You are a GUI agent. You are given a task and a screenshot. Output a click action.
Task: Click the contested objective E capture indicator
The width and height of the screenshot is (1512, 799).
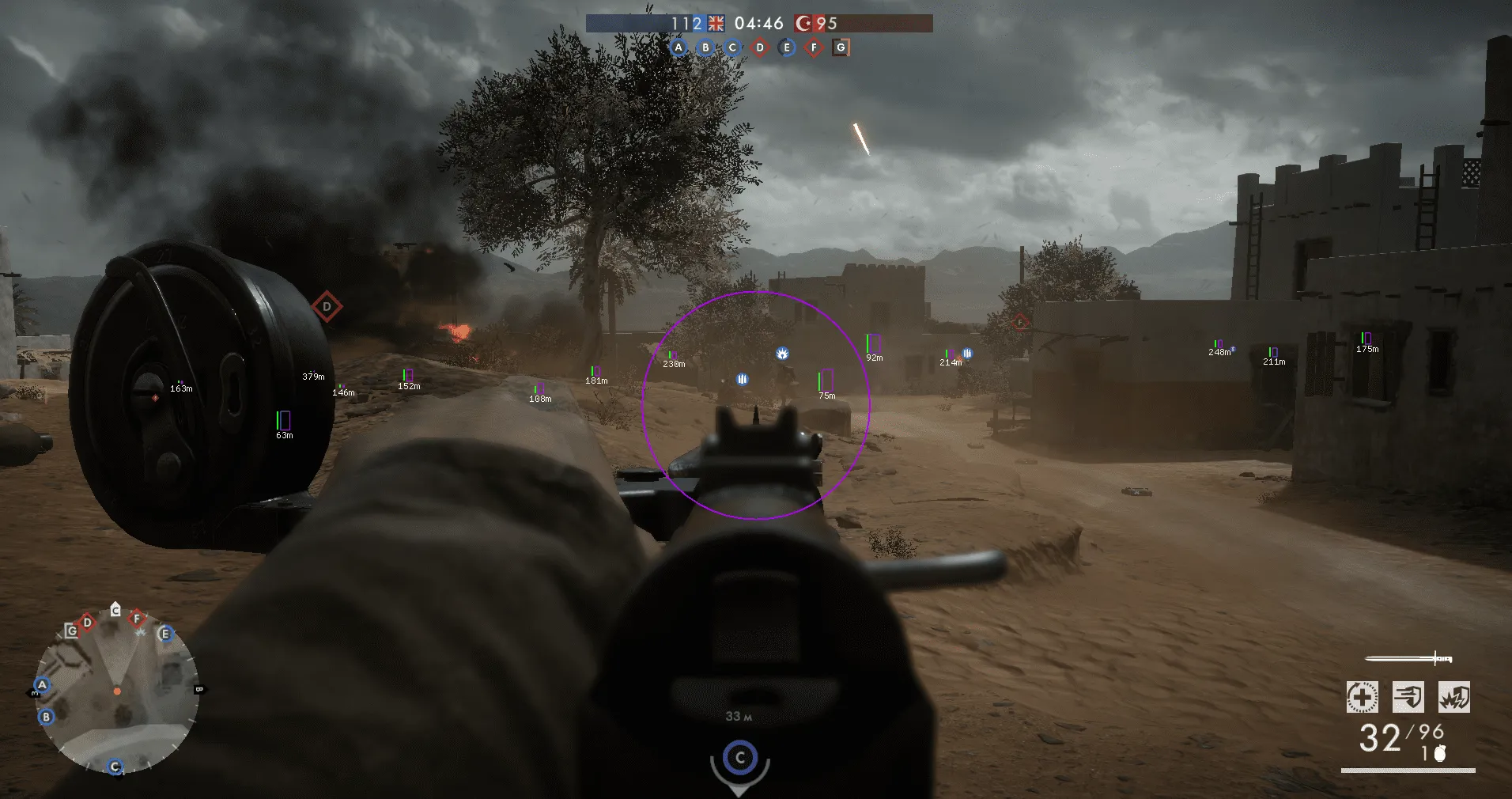coord(787,47)
